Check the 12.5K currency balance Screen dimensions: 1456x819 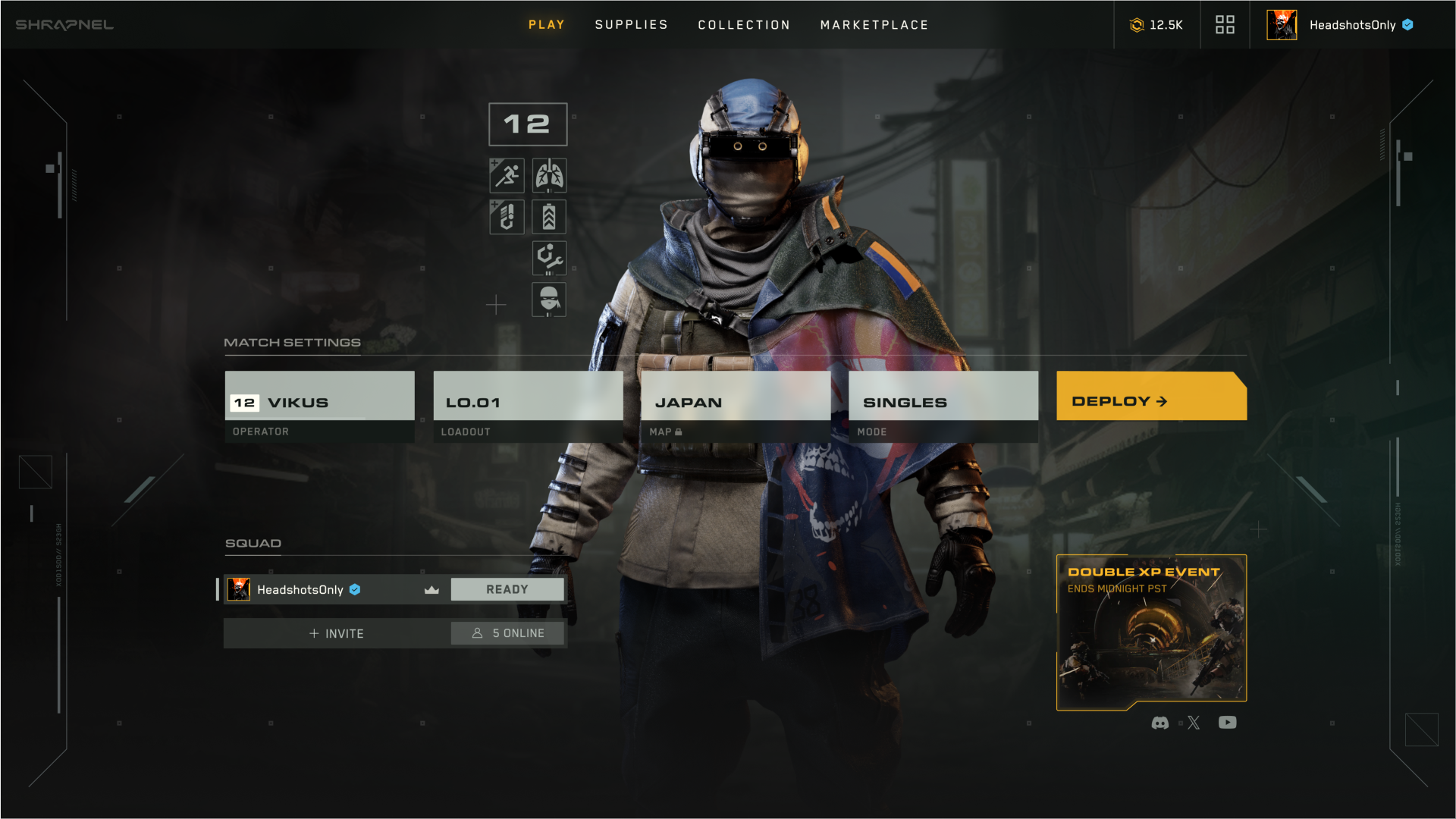click(x=1156, y=25)
